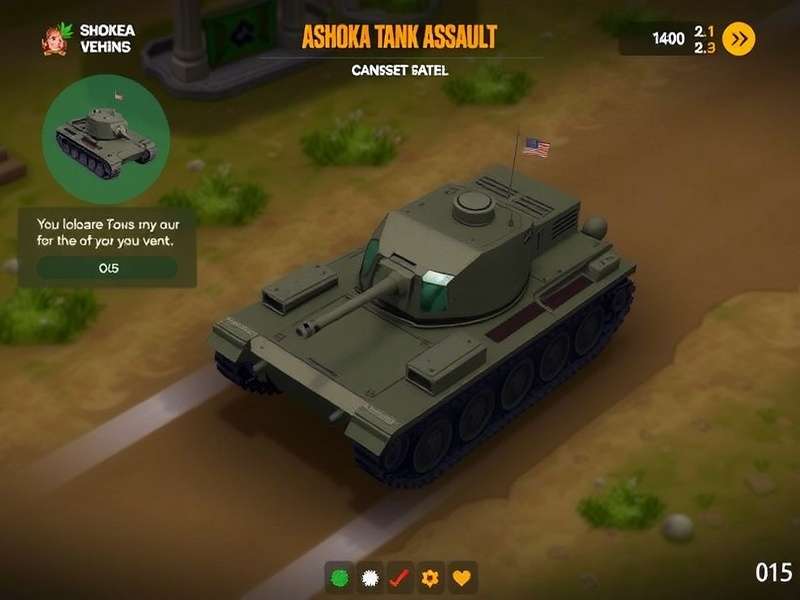Tap the yellow heart icon
This screenshot has width=800, height=600.
[x=462, y=577]
